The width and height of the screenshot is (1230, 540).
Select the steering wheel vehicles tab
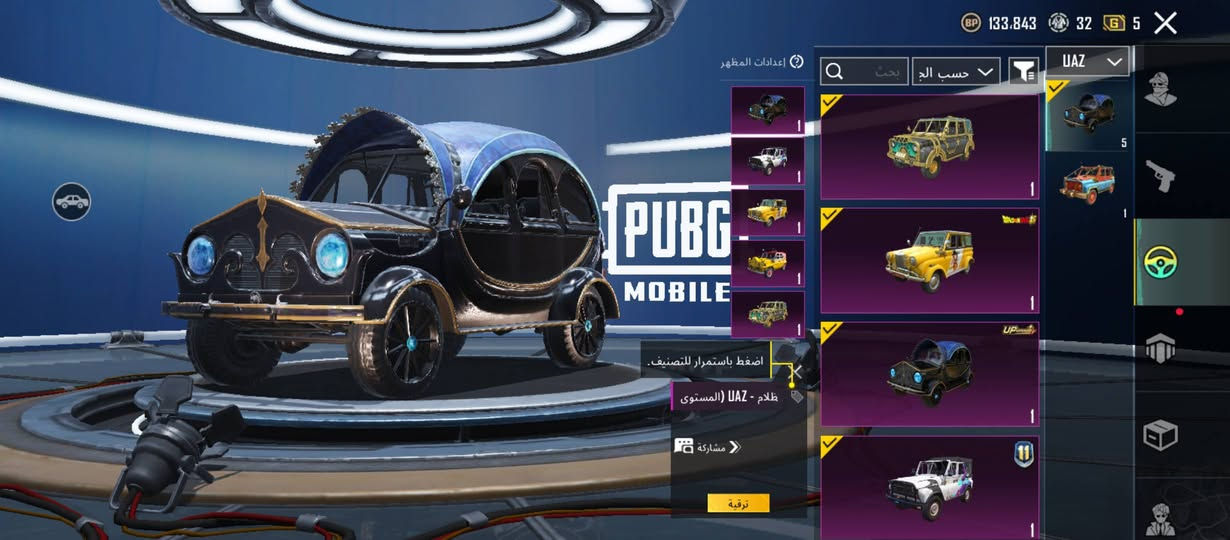[1161, 262]
